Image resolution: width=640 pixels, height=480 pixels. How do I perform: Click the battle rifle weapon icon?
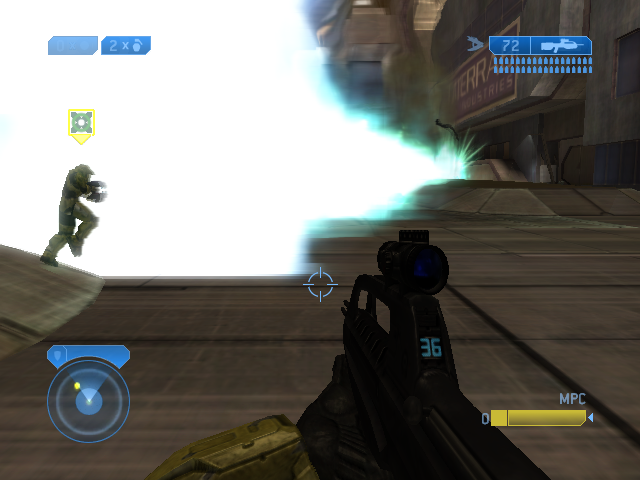[560, 46]
